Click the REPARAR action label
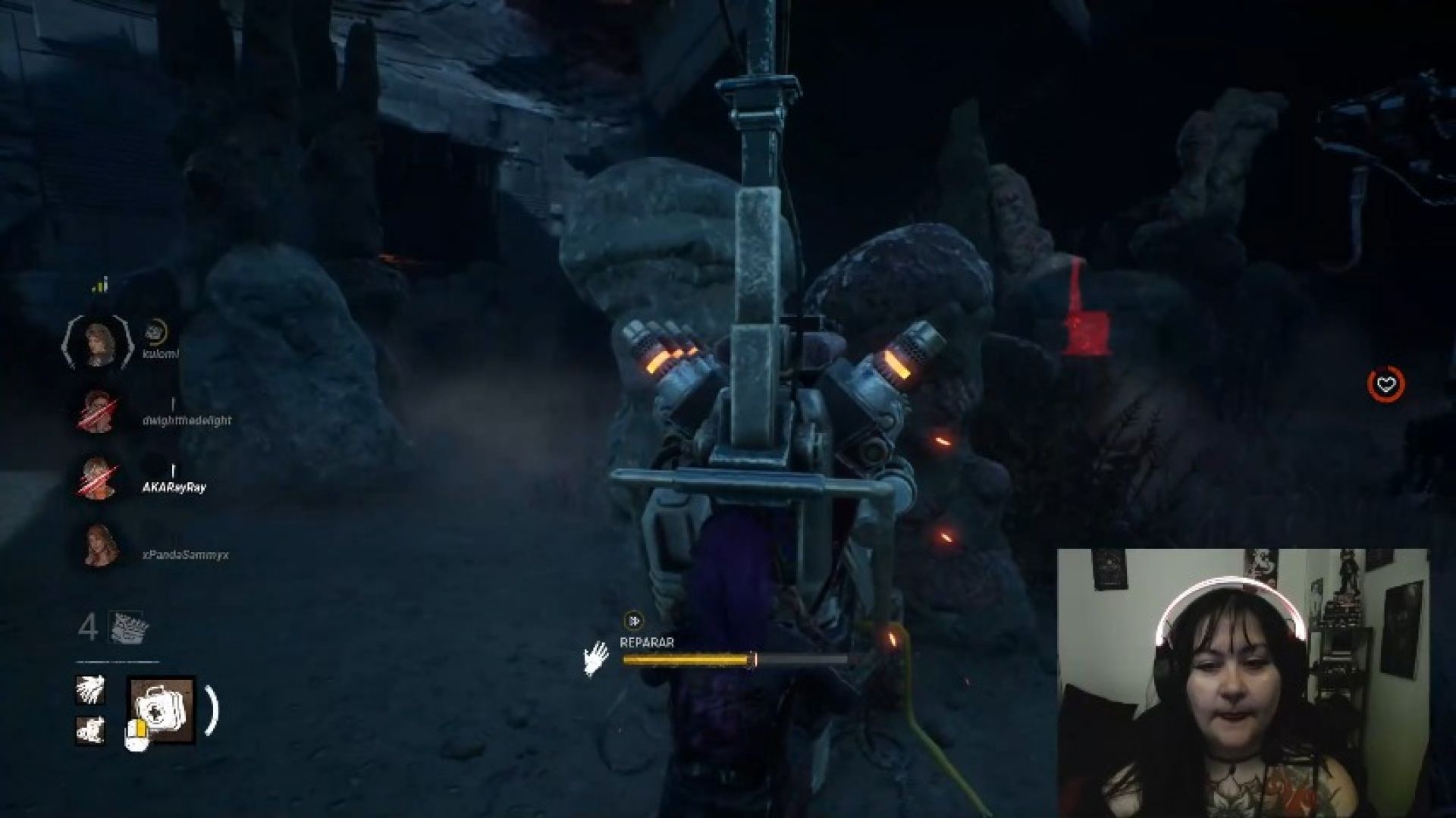This screenshot has width=1456, height=818. (x=648, y=641)
